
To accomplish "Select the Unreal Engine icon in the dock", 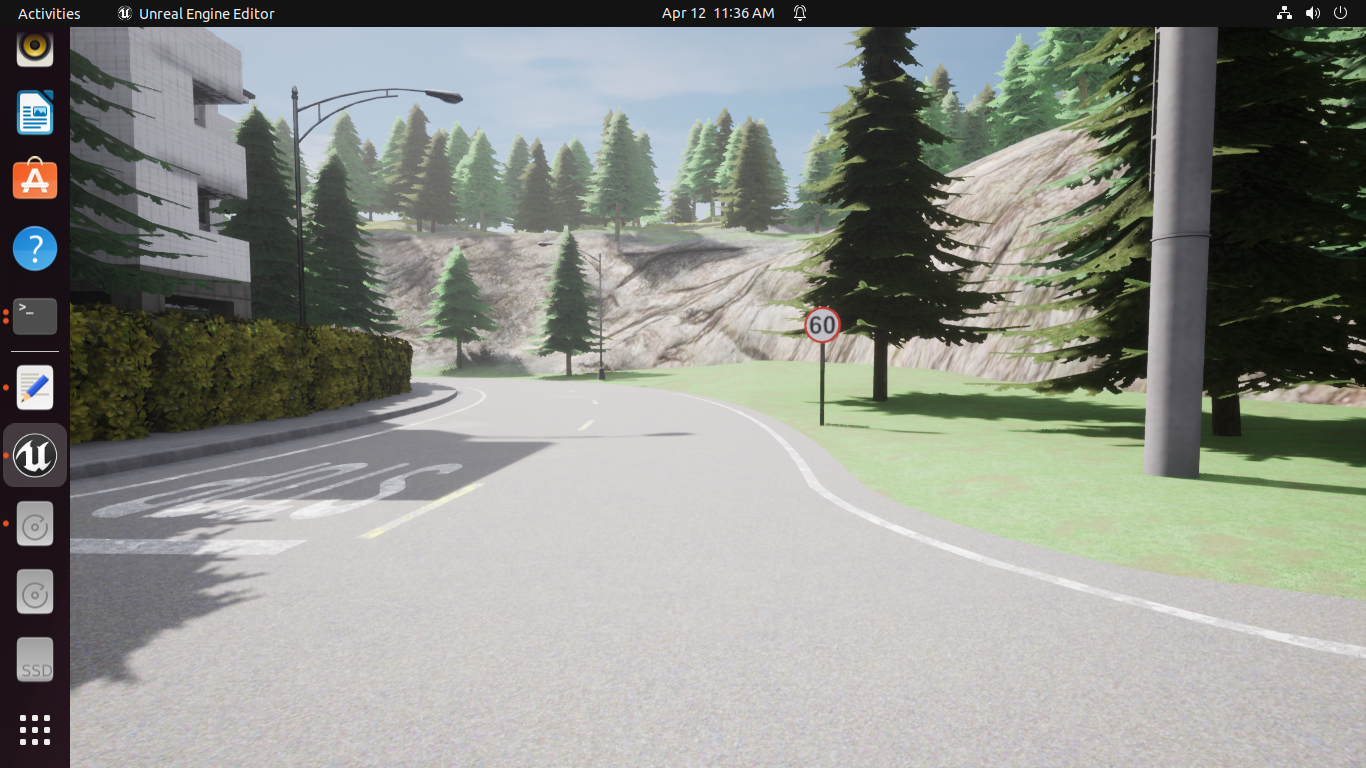I will point(34,454).
